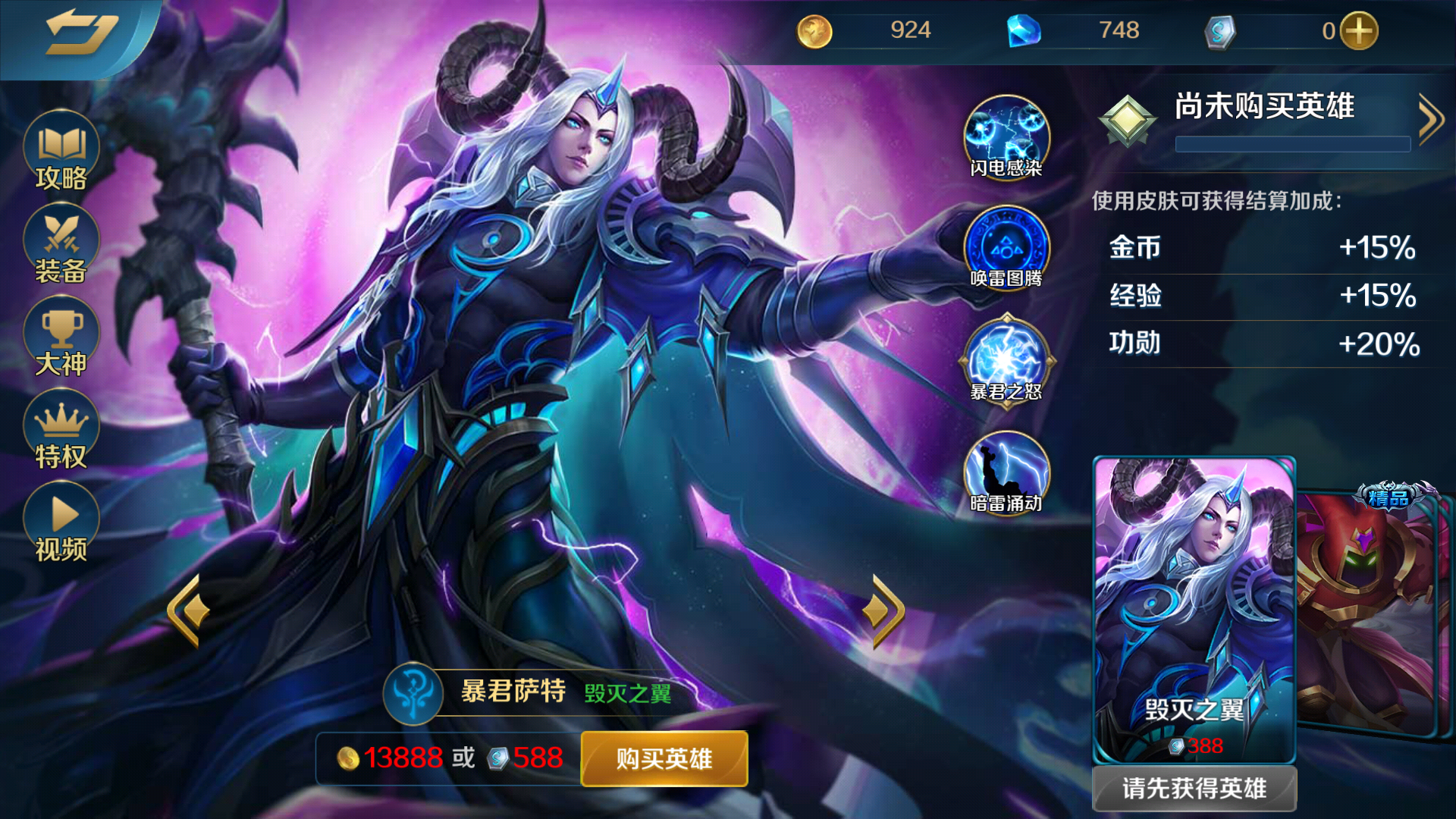The height and width of the screenshot is (819, 1456).
Task: Expand hero details via the 尚未购买英雄 chevron
Action: tap(1429, 118)
